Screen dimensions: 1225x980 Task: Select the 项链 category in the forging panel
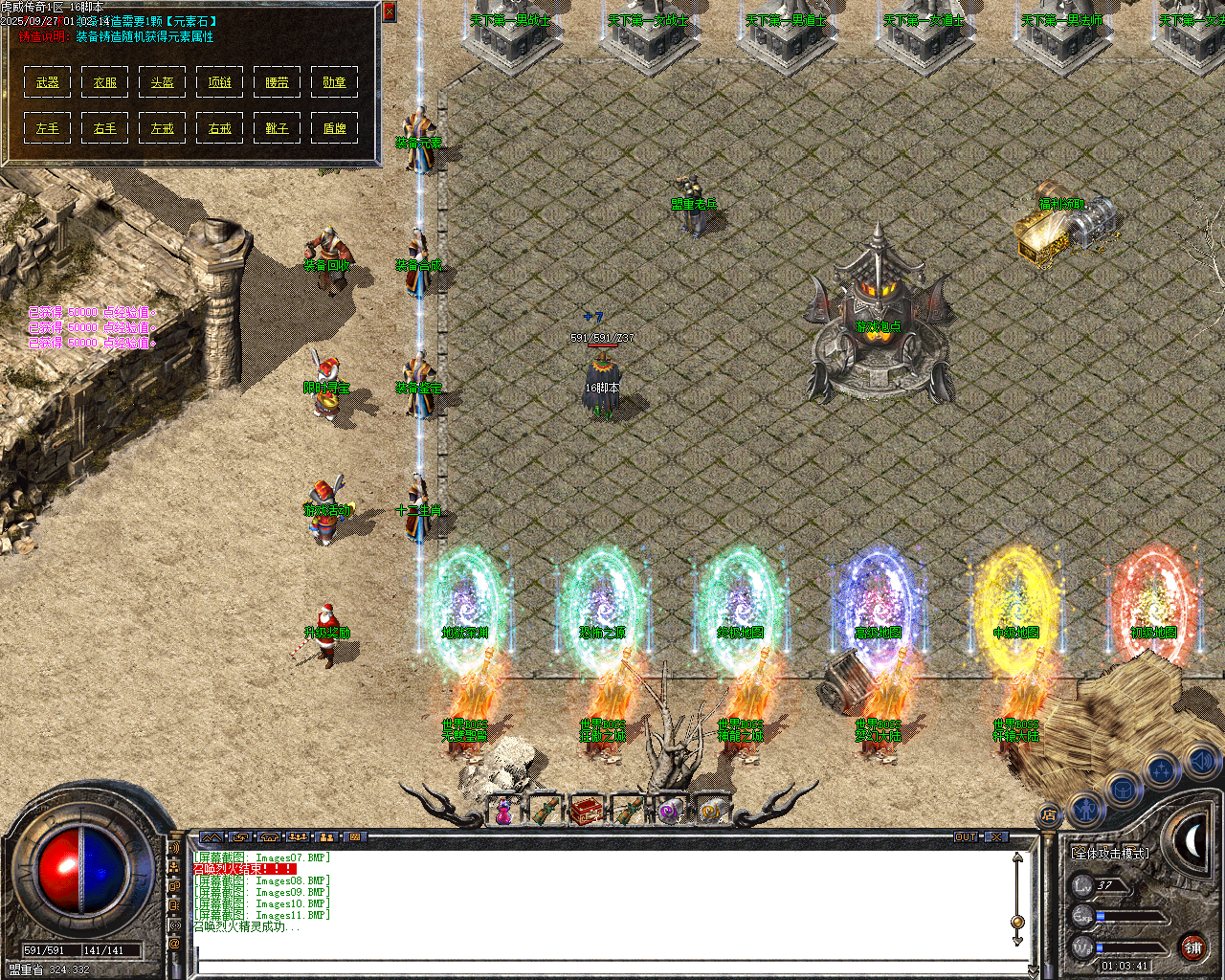(x=219, y=81)
